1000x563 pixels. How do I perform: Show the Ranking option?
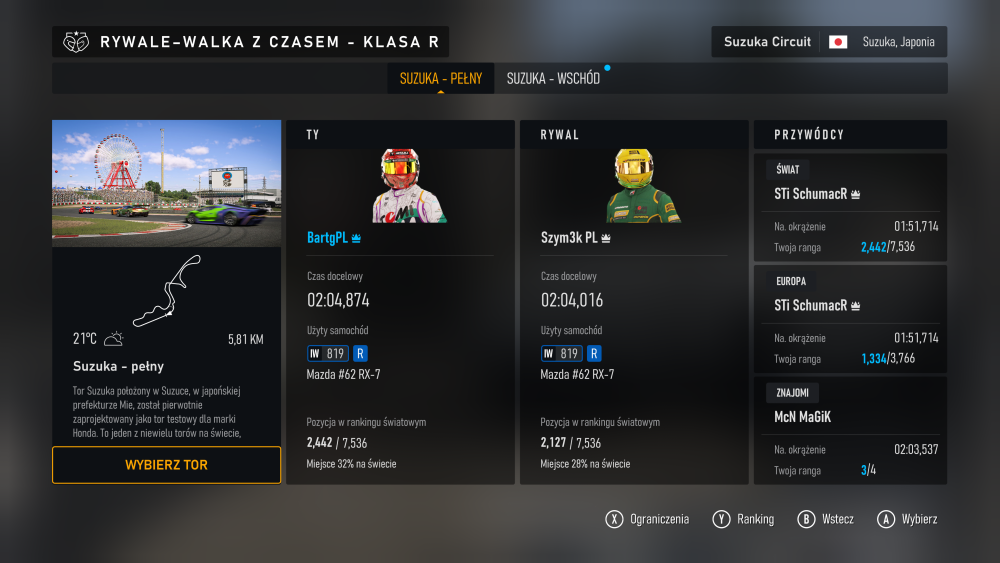745,519
